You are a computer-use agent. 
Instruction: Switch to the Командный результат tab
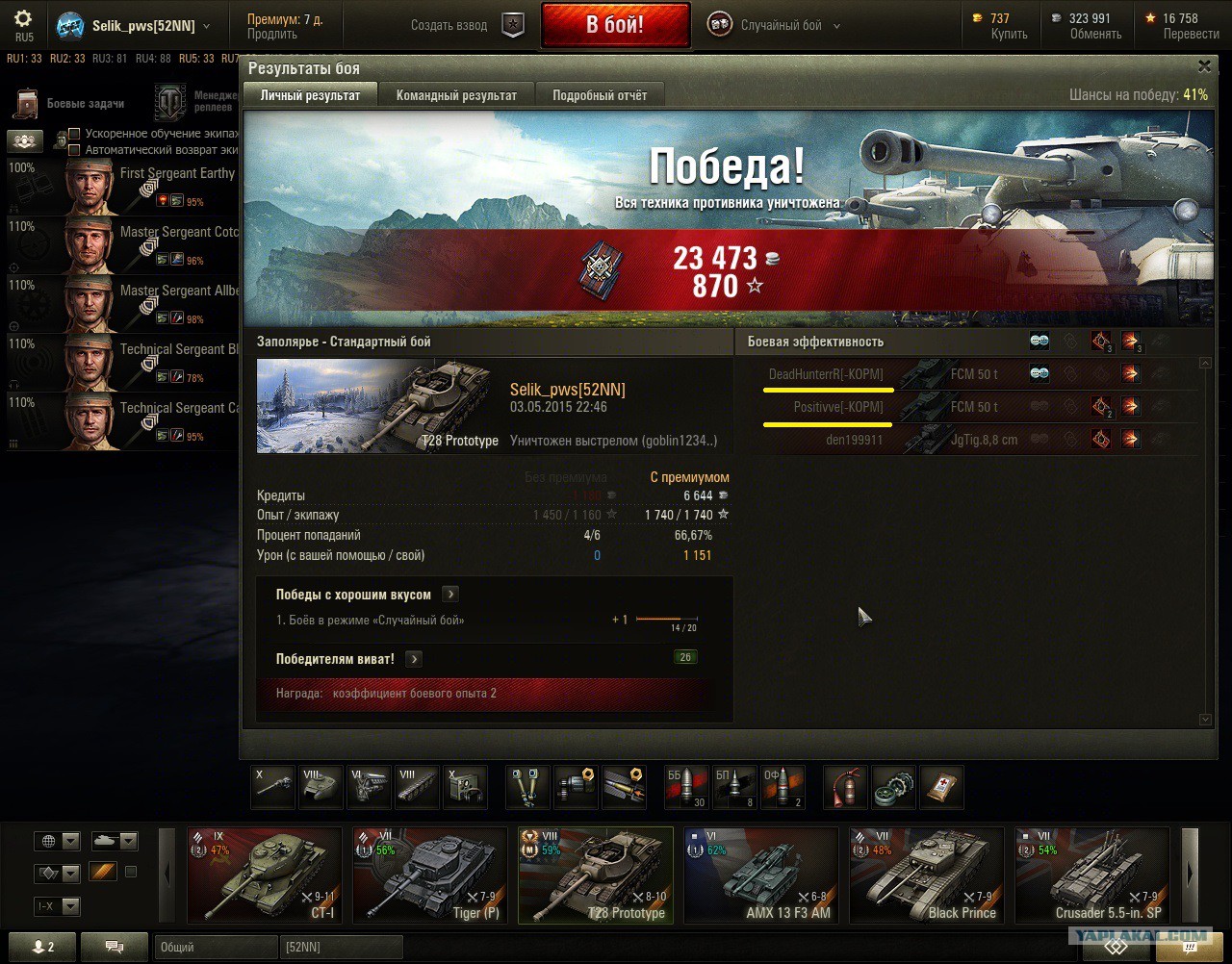pyautogui.click(x=456, y=95)
